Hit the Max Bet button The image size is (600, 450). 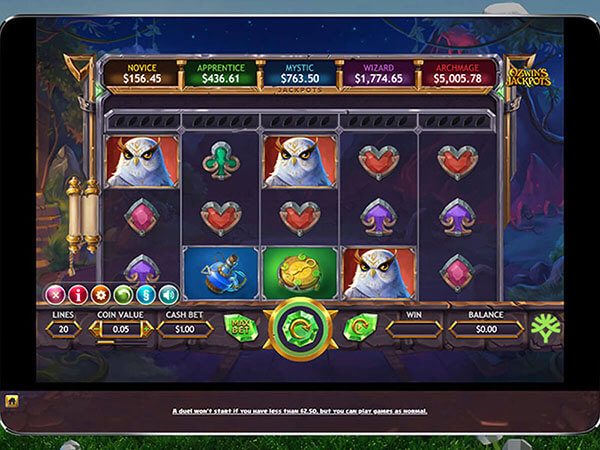click(240, 328)
